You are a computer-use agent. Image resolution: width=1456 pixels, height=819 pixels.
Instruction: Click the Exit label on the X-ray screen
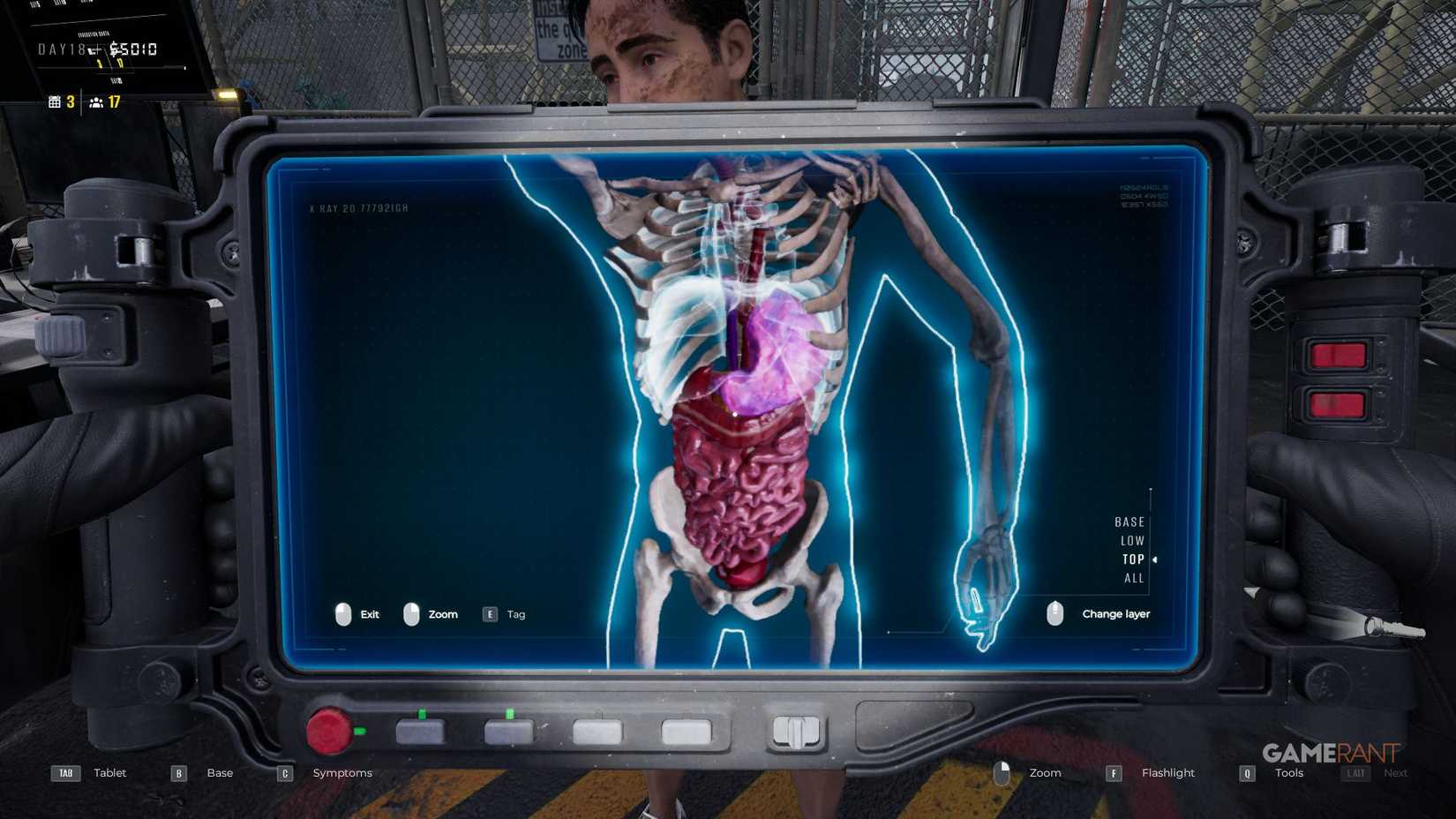pos(368,614)
